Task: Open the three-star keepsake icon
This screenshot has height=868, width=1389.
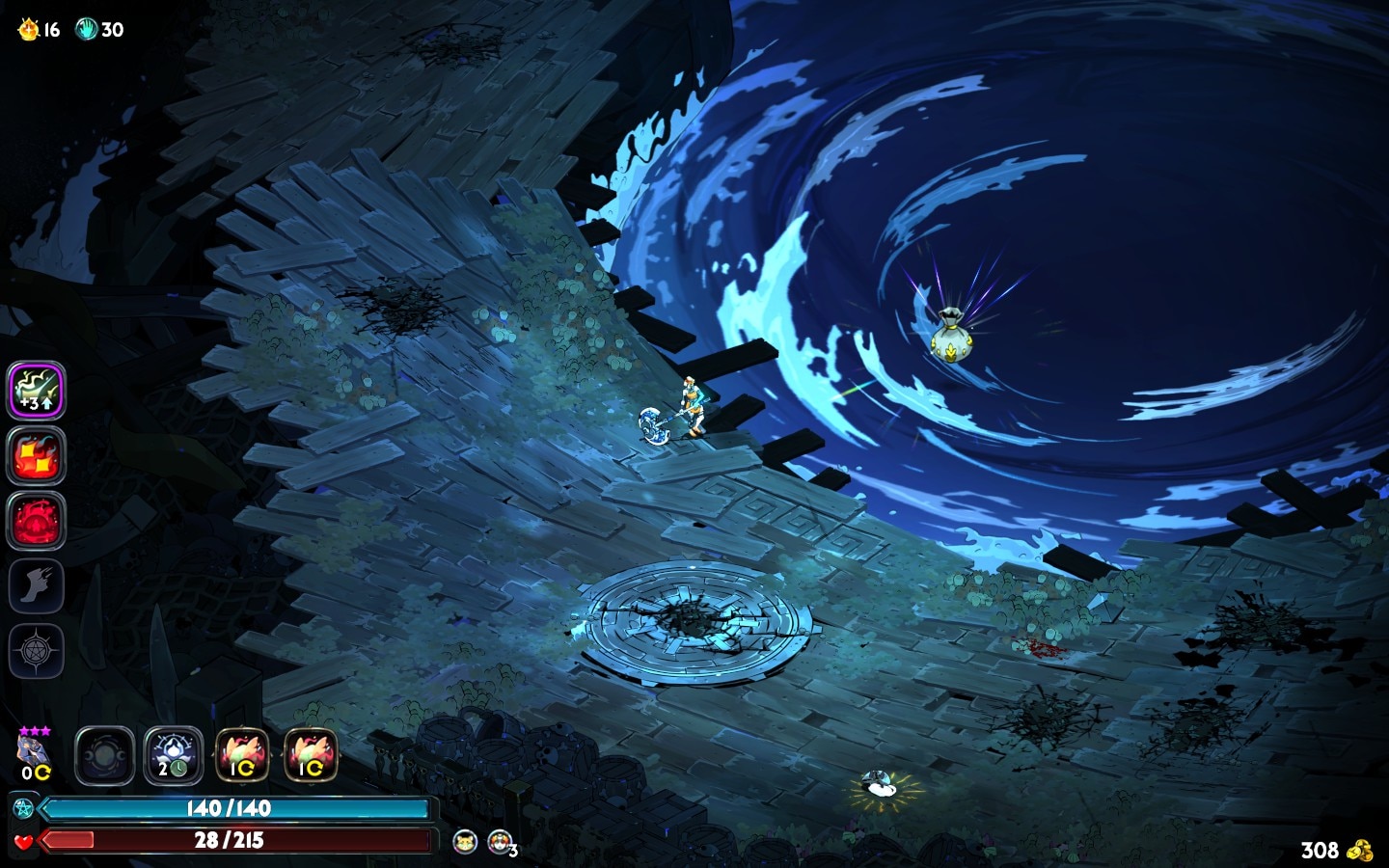Action: tap(34, 751)
